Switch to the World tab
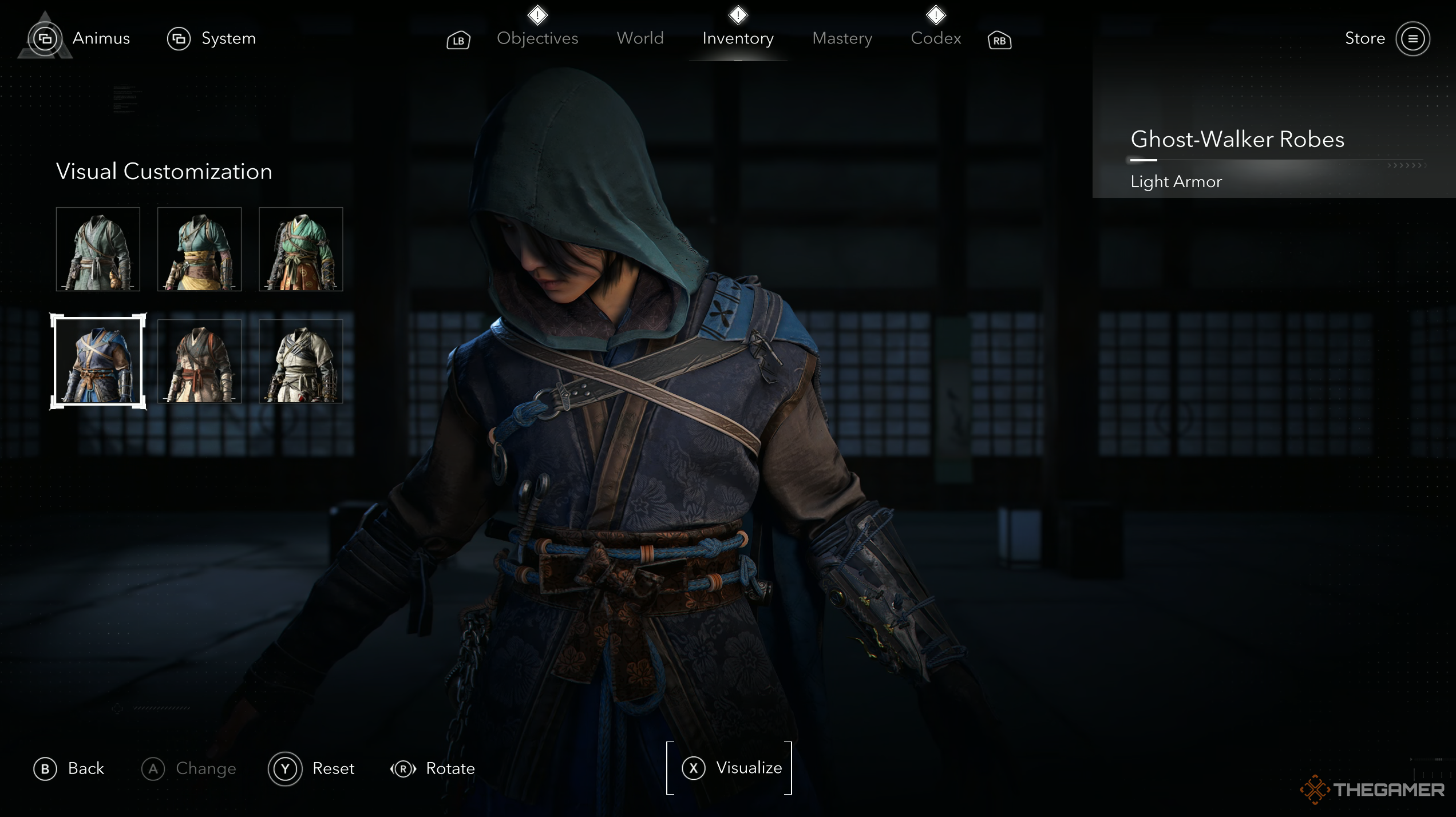The image size is (1456, 817). click(639, 38)
